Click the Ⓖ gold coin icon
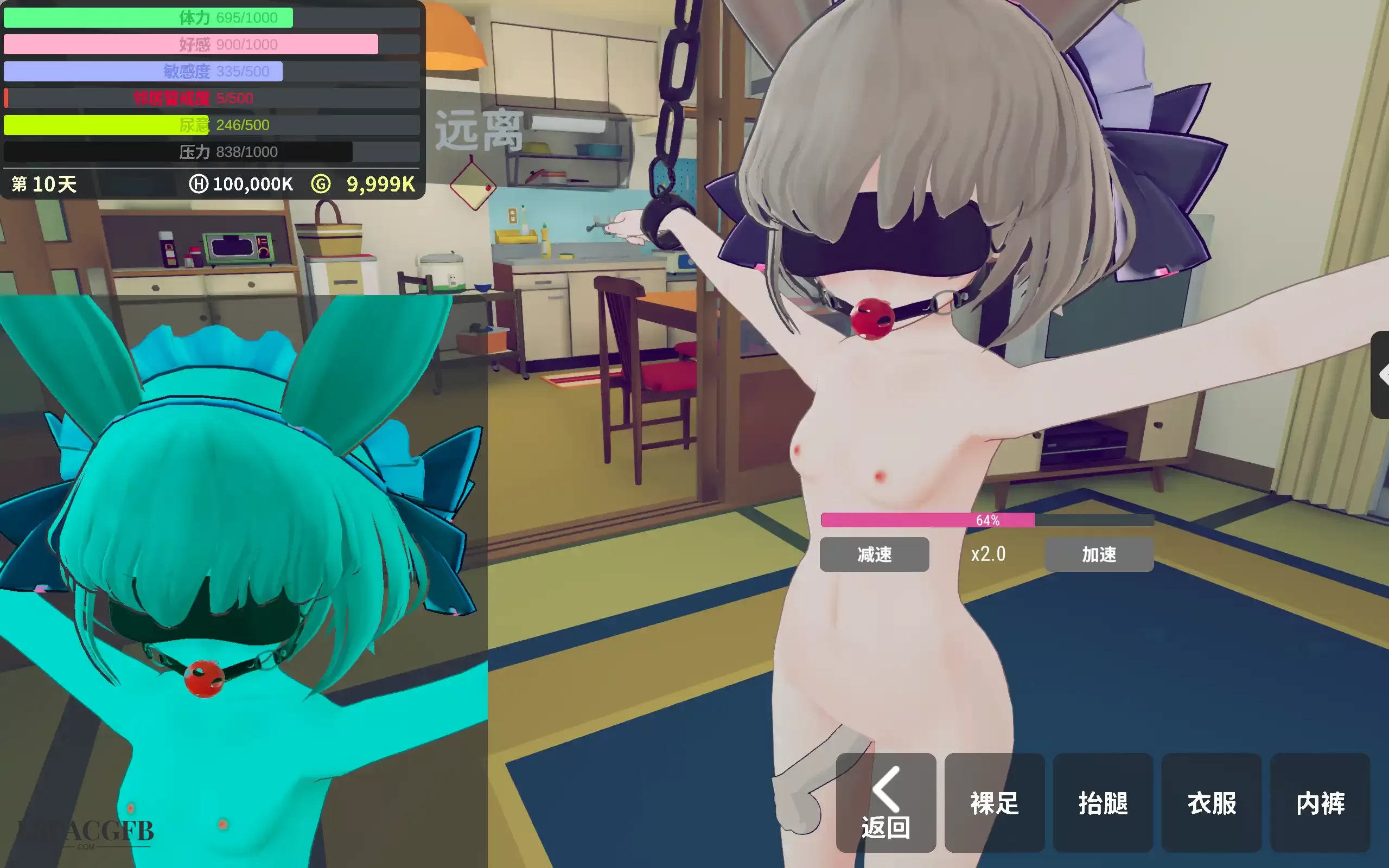The width and height of the screenshot is (1389, 868). (x=321, y=184)
